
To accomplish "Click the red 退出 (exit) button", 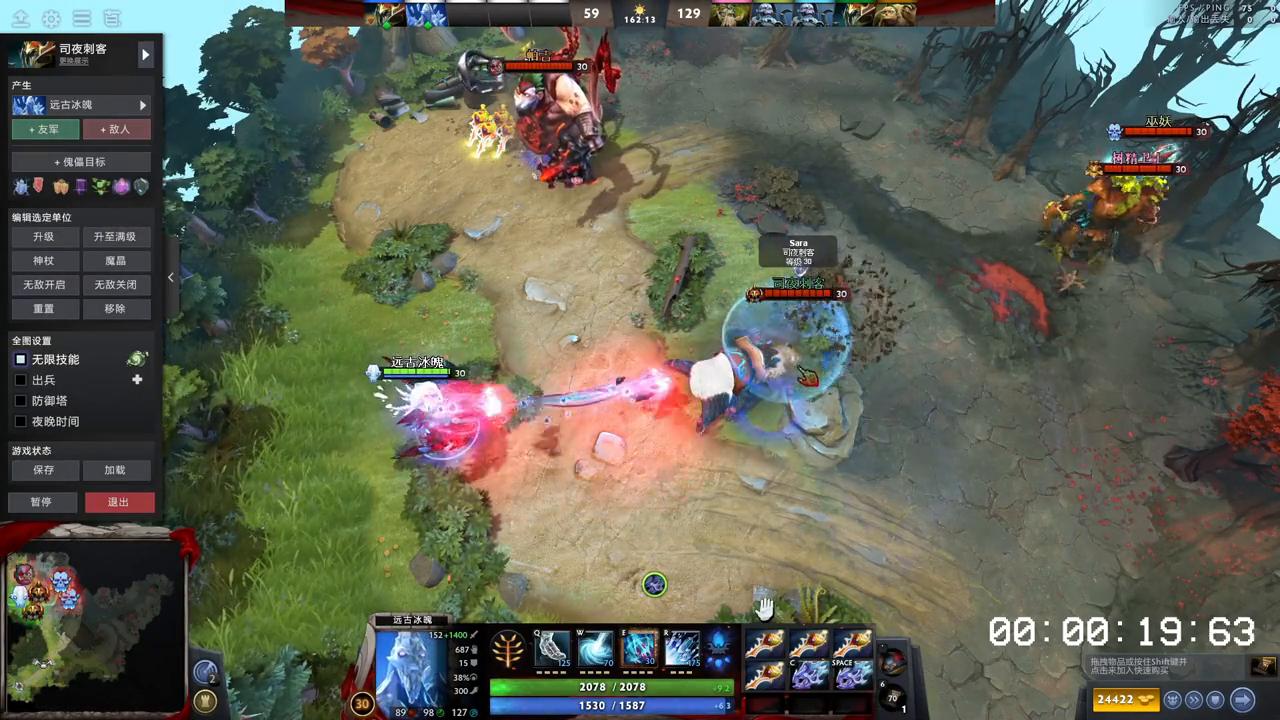I will coord(118,502).
